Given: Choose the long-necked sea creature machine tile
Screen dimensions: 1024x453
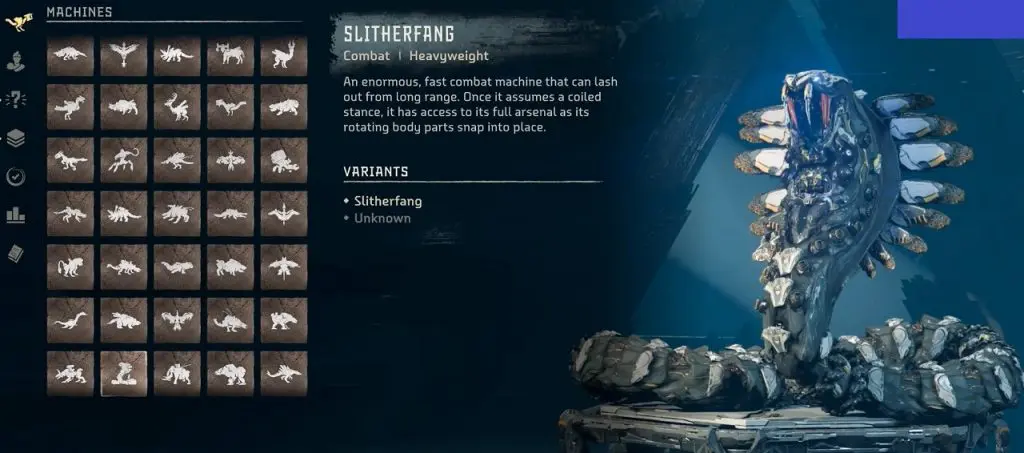Looking at the screenshot, I should pos(71,320).
